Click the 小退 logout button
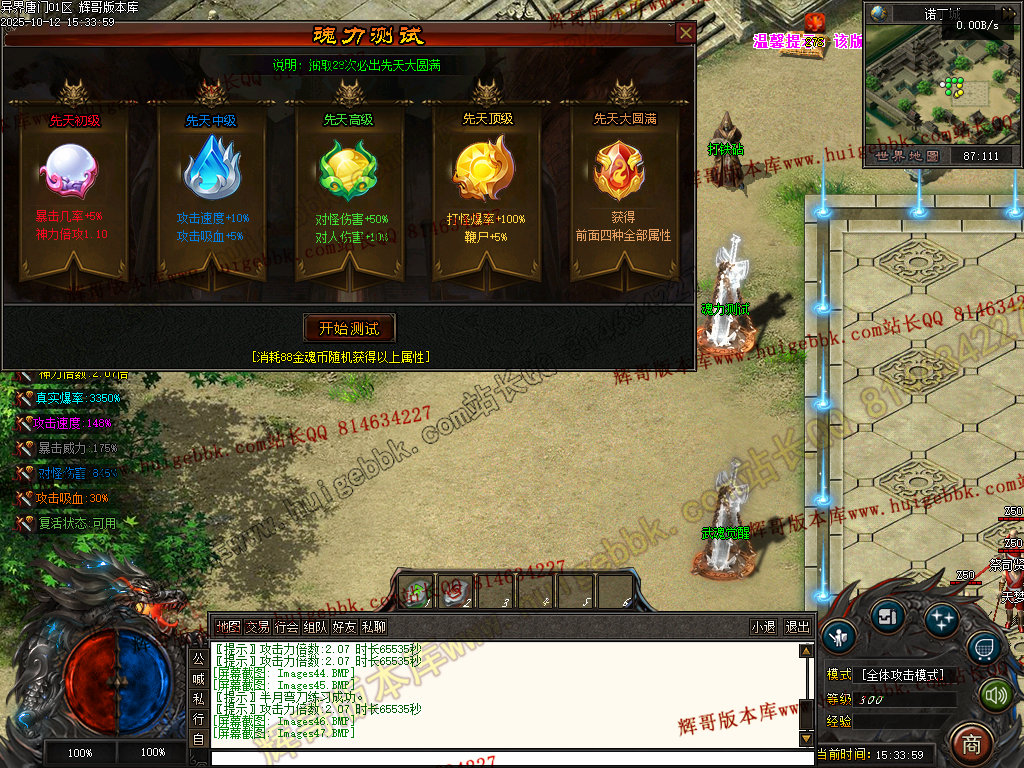1024x768 pixels. (764, 627)
